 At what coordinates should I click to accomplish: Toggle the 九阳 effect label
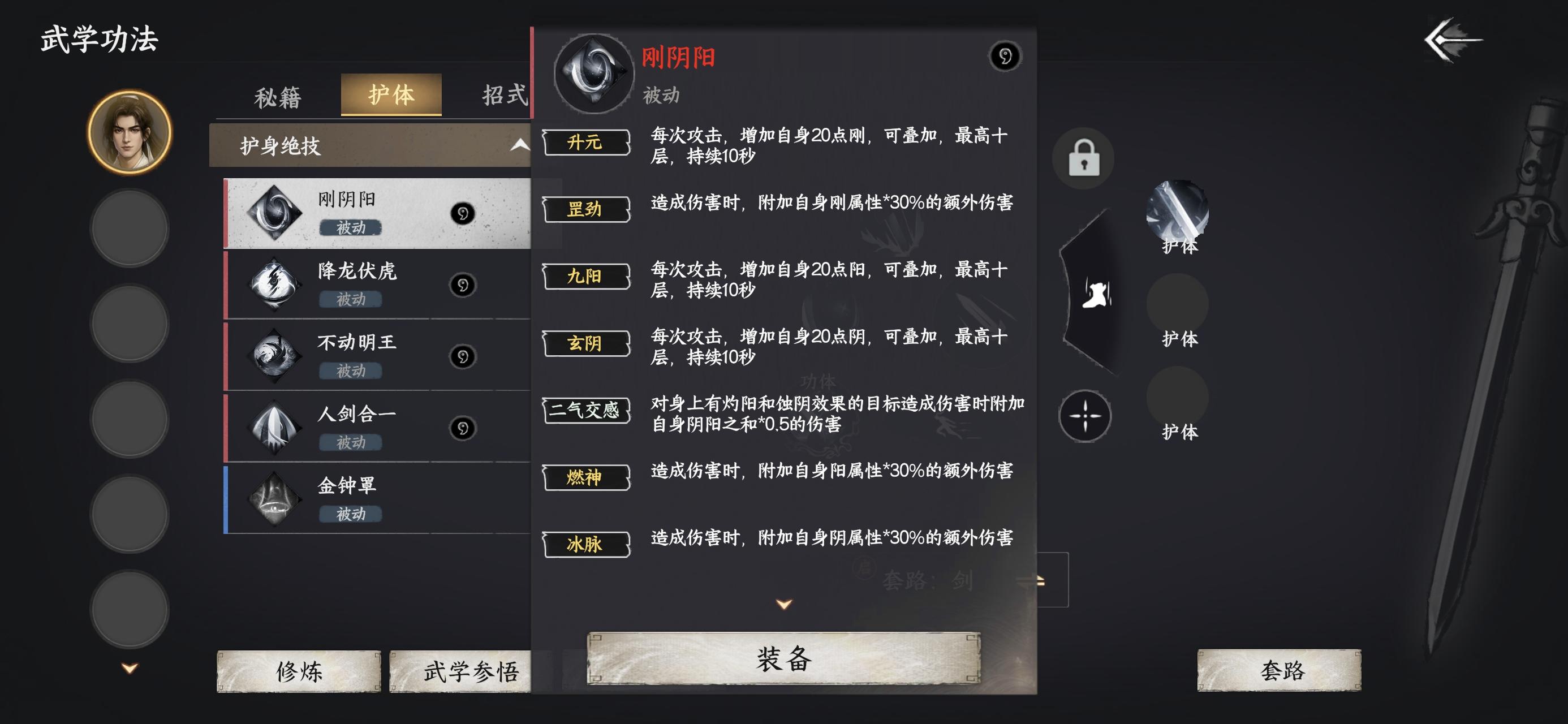click(585, 278)
